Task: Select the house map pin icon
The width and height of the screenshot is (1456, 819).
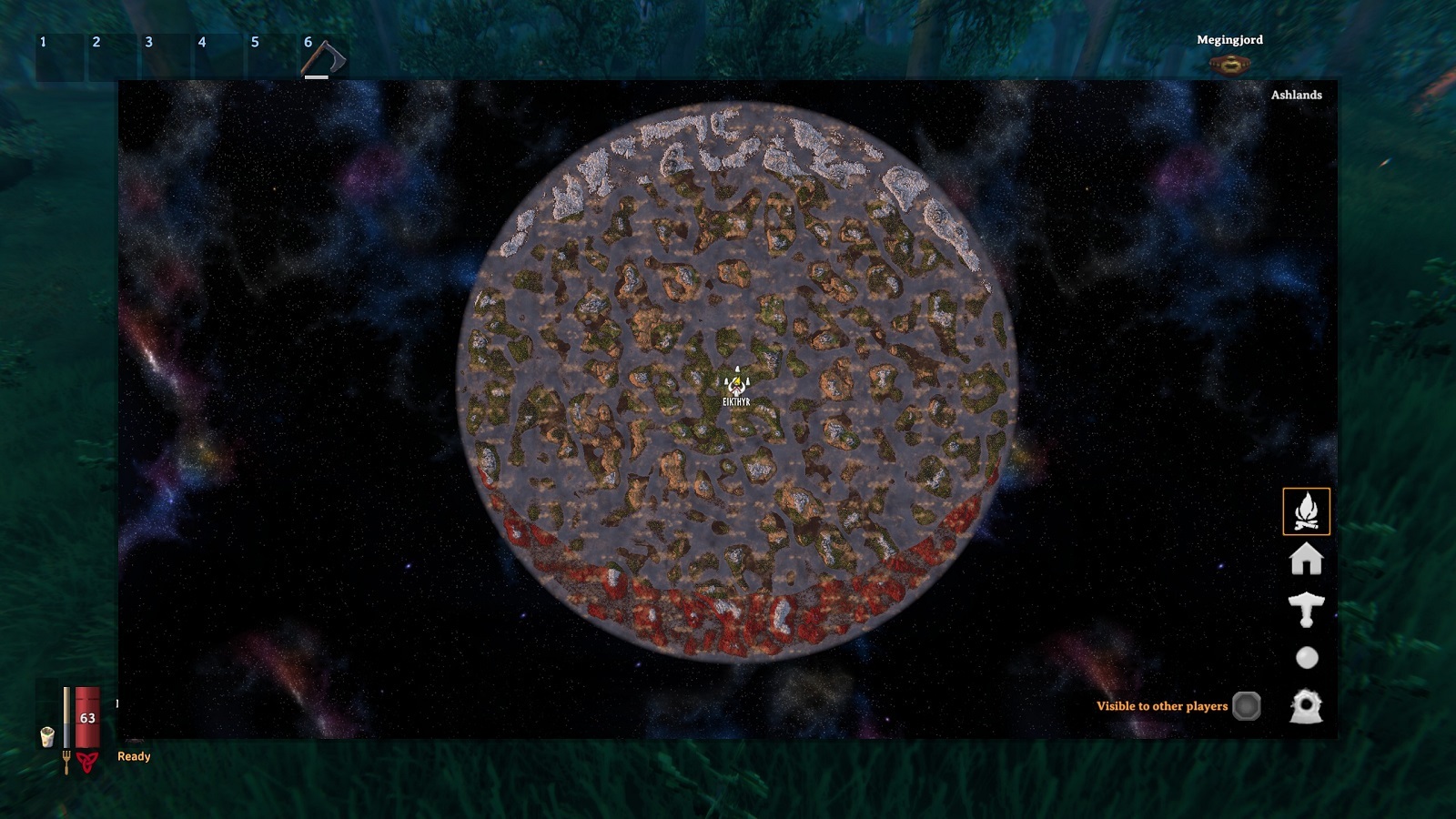Action: click(x=1305, y=561)
